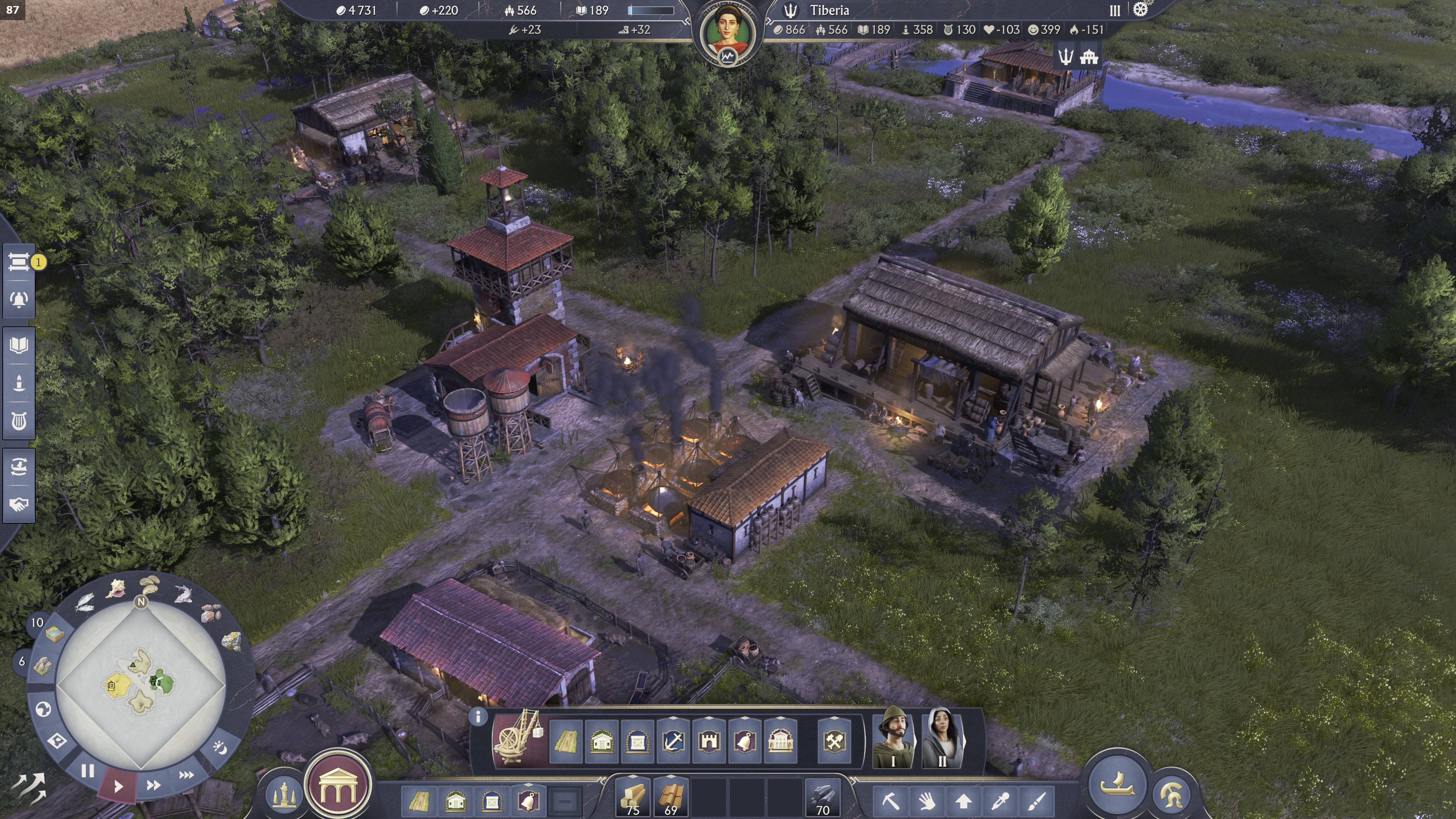Open the quest scroll with notification badge

pyautogui.click(x=19, y=262)
